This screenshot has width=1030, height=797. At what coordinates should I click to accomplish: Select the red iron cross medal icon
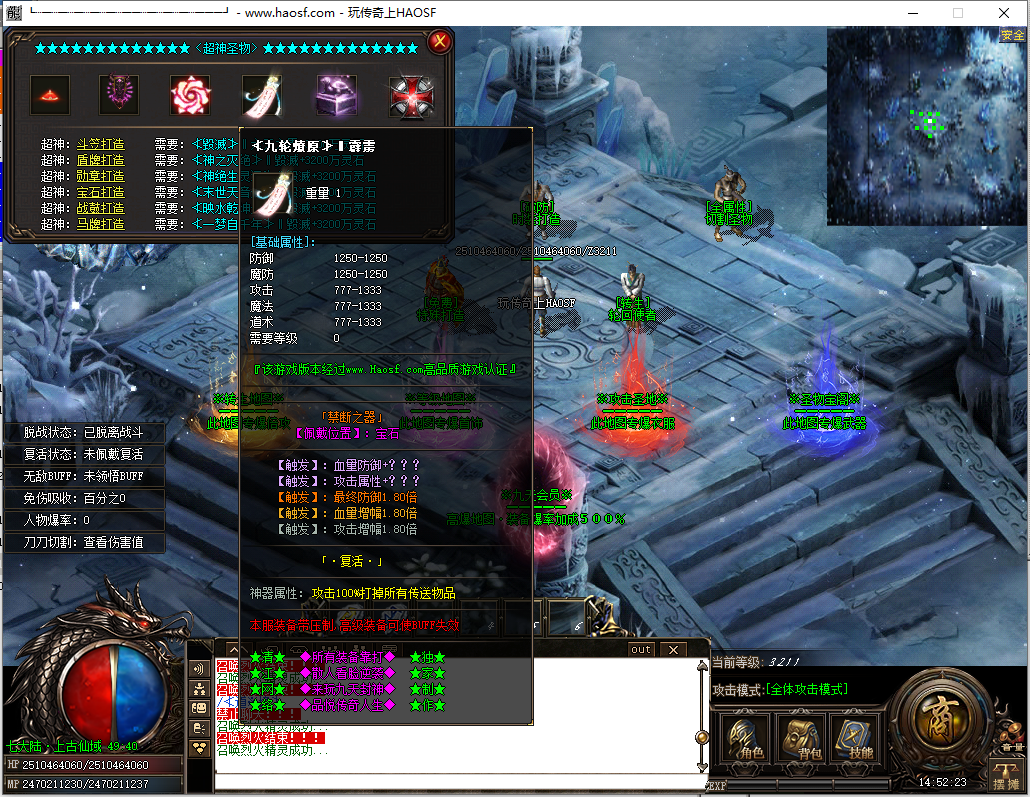(409, 95)
